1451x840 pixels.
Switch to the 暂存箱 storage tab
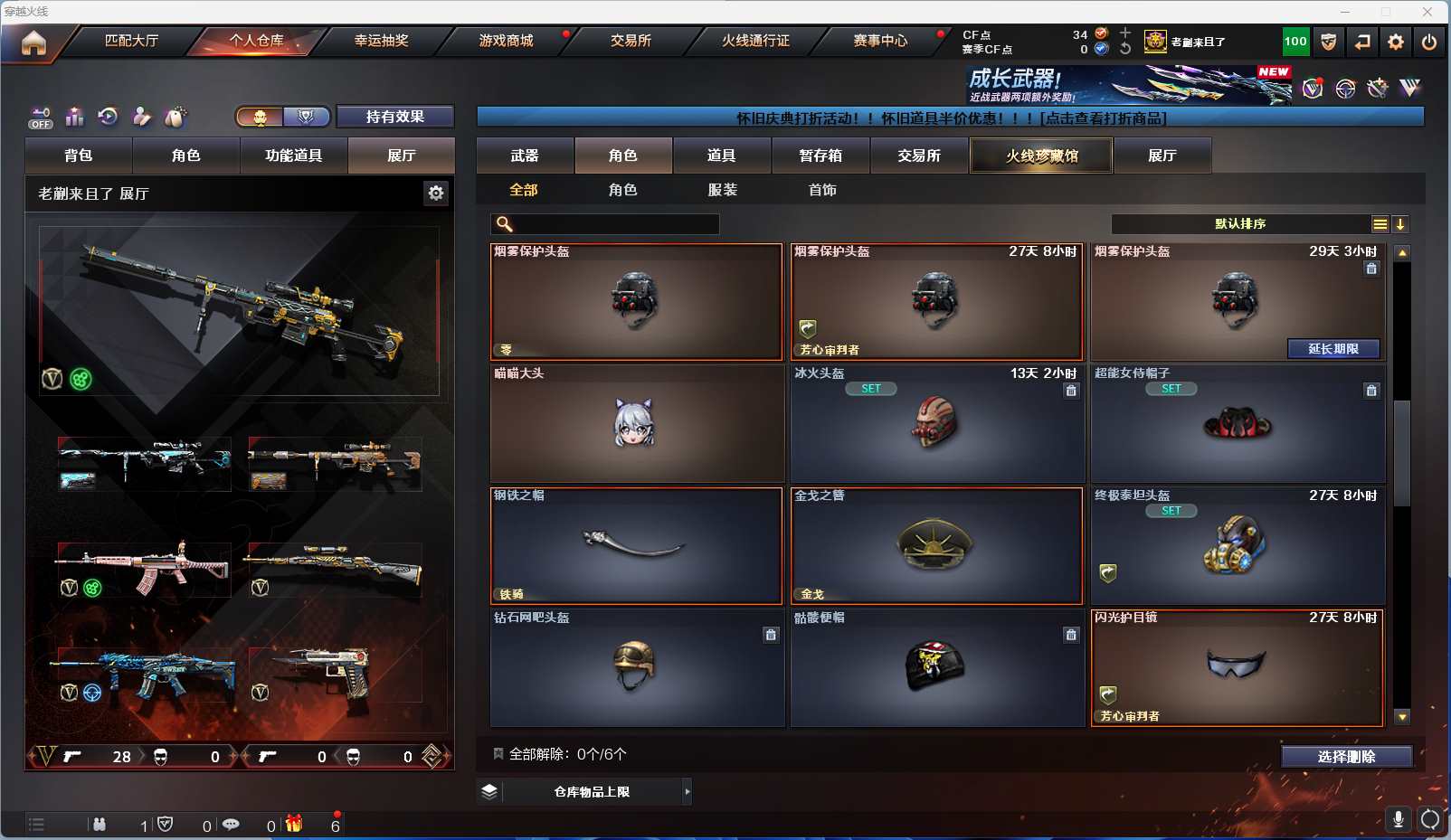tap(820, 156)
